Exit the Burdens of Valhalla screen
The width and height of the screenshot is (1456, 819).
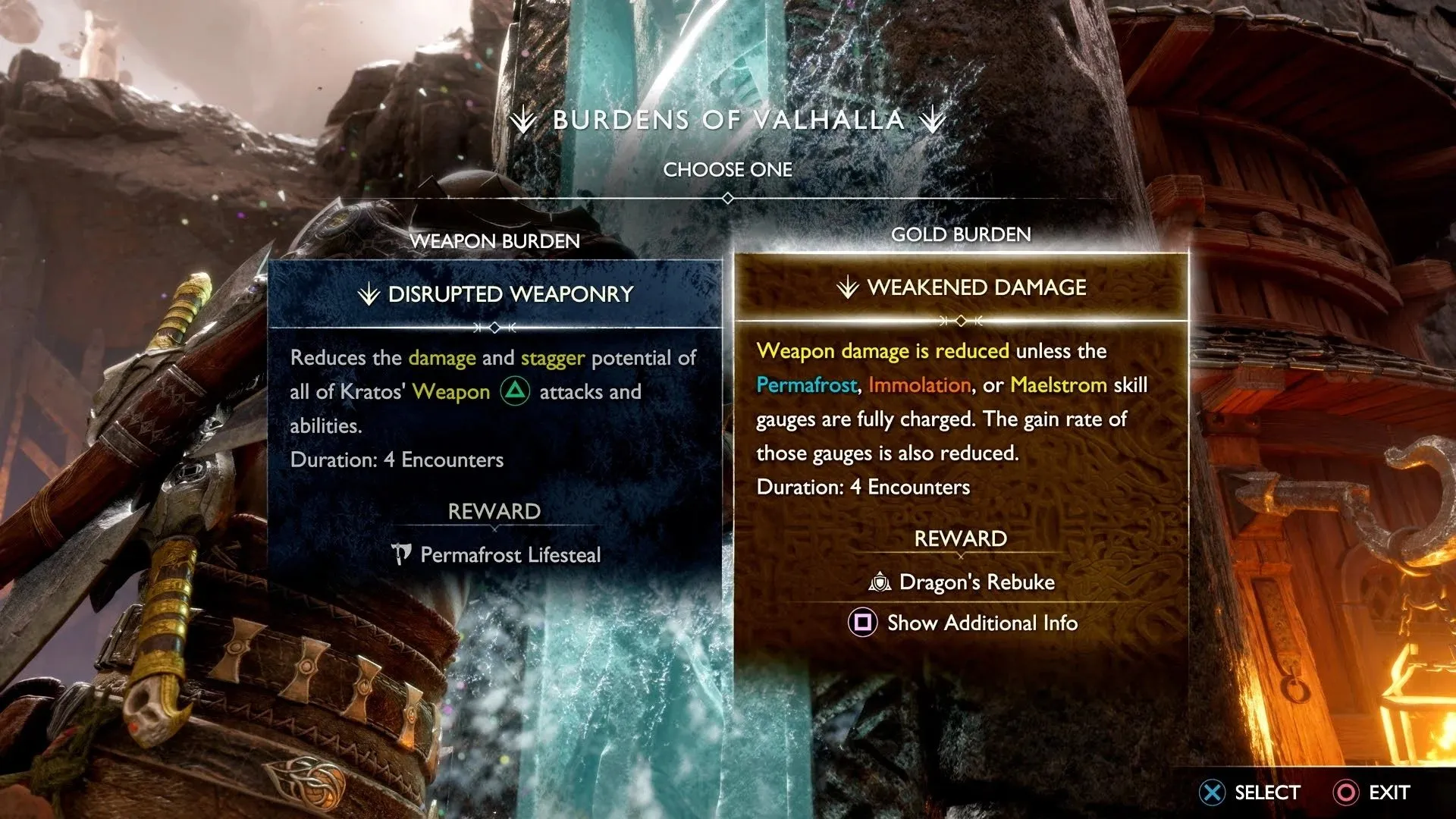pyautogui.click(x=1372, y=792)
